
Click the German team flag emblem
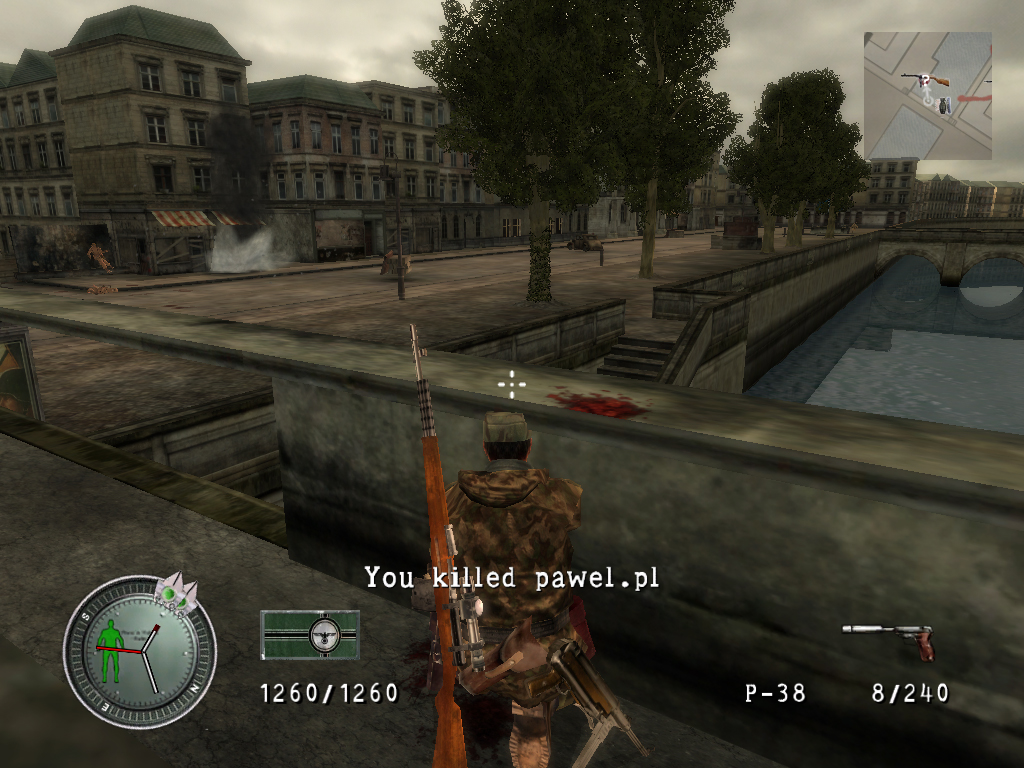point(310,635)
